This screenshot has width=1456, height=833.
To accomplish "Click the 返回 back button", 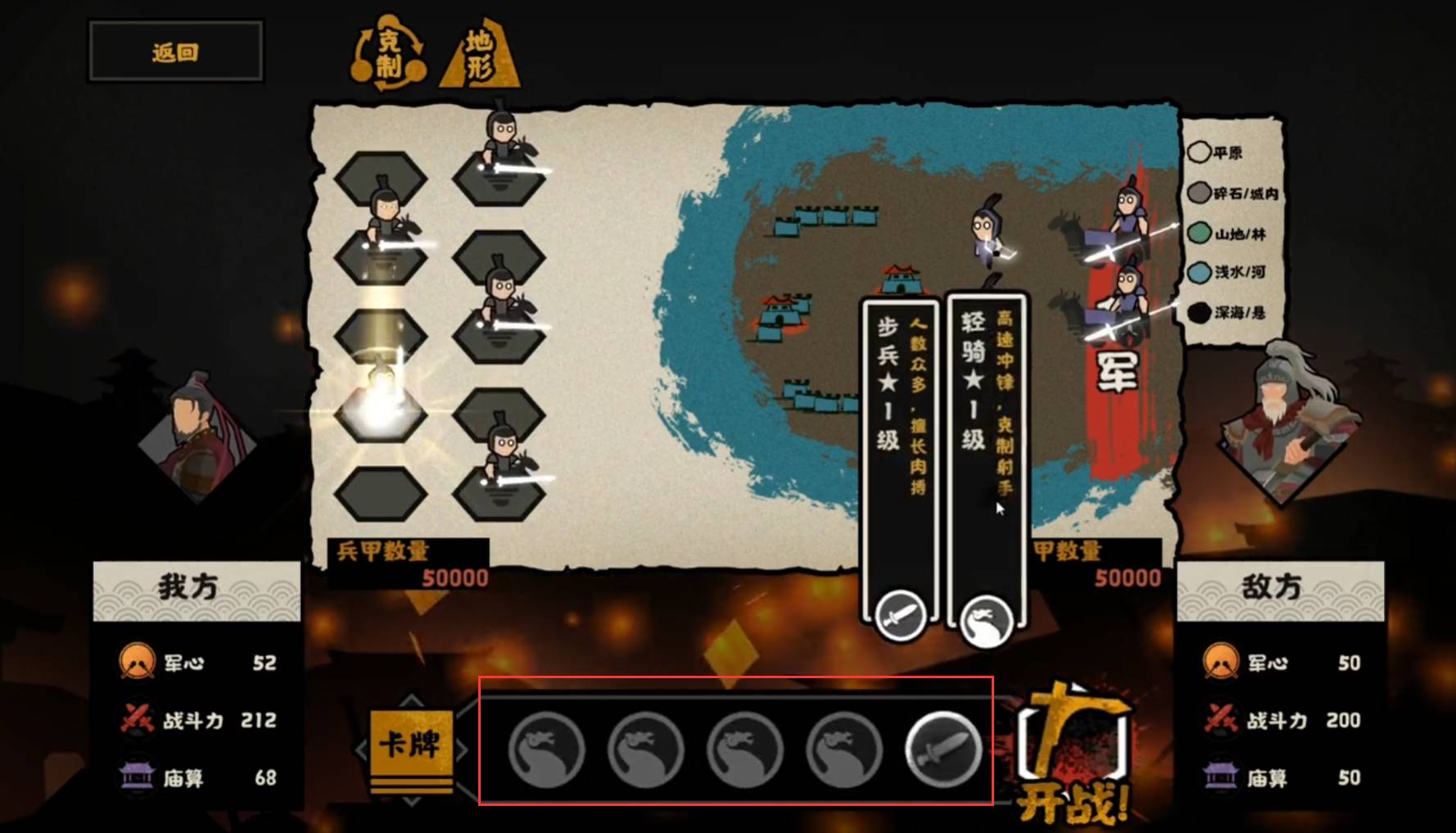I will (x=175, y=52).
